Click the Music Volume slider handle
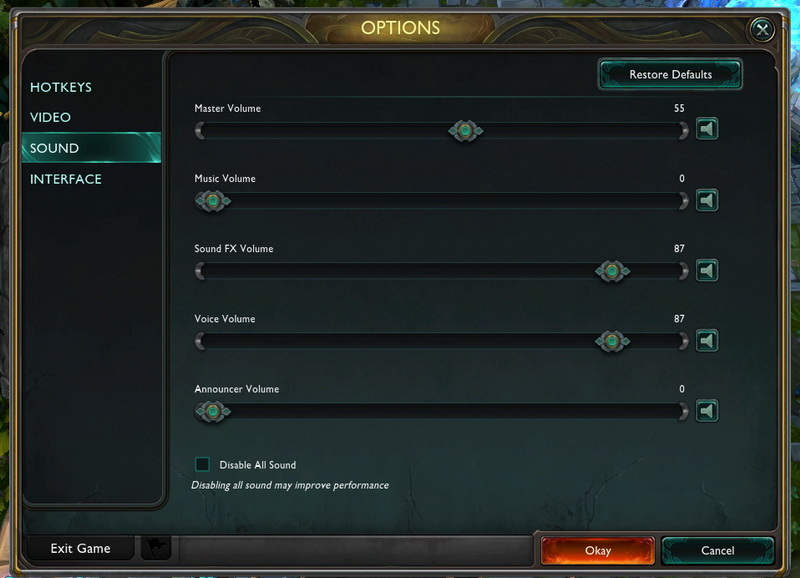This screenshot has height=578, width=800. pos(212,201)
